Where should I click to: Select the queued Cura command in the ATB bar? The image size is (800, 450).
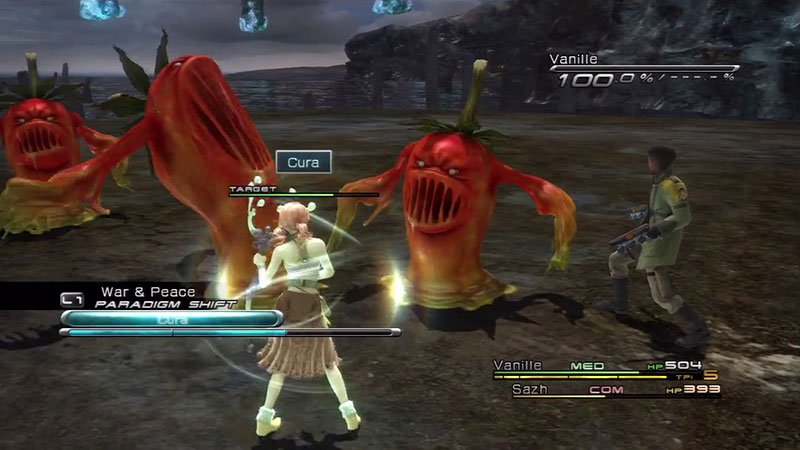point(170,319)
